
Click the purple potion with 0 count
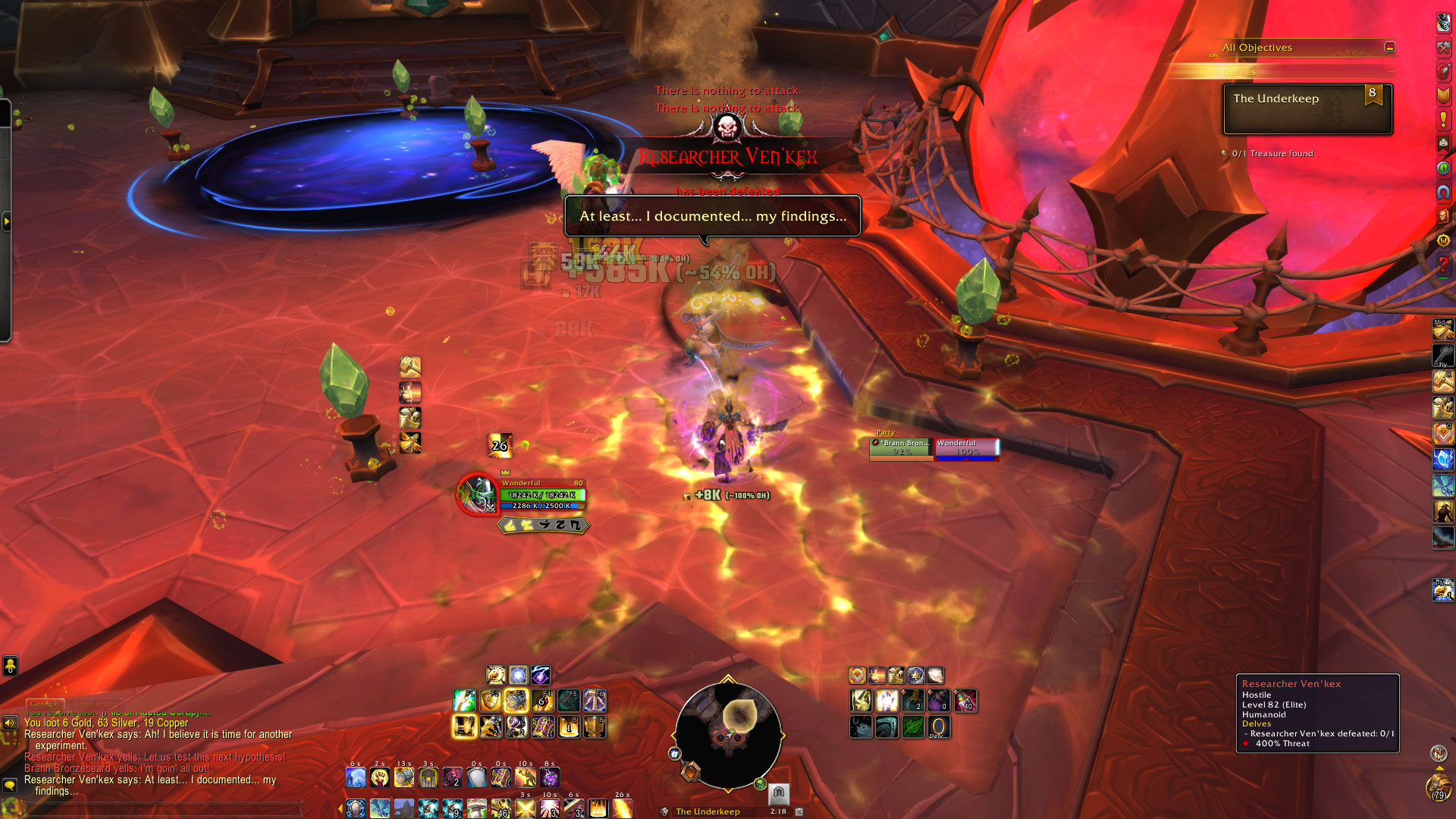[x=939, y=701]
